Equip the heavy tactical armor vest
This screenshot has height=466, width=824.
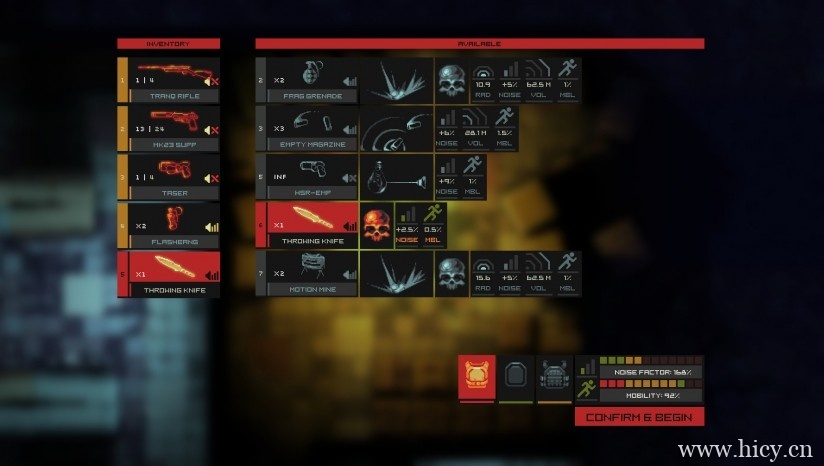tap(554, 377)
